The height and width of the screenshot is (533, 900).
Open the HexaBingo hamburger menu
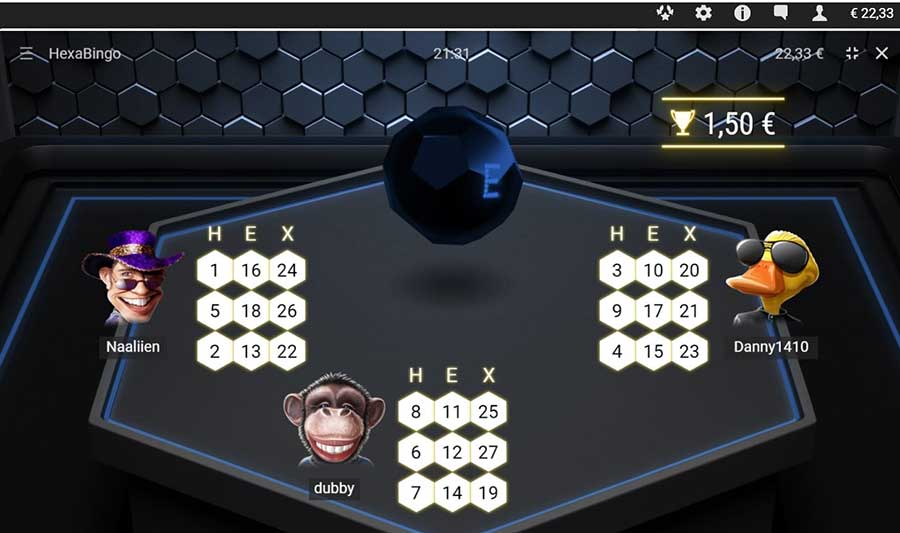click(27, 53)
